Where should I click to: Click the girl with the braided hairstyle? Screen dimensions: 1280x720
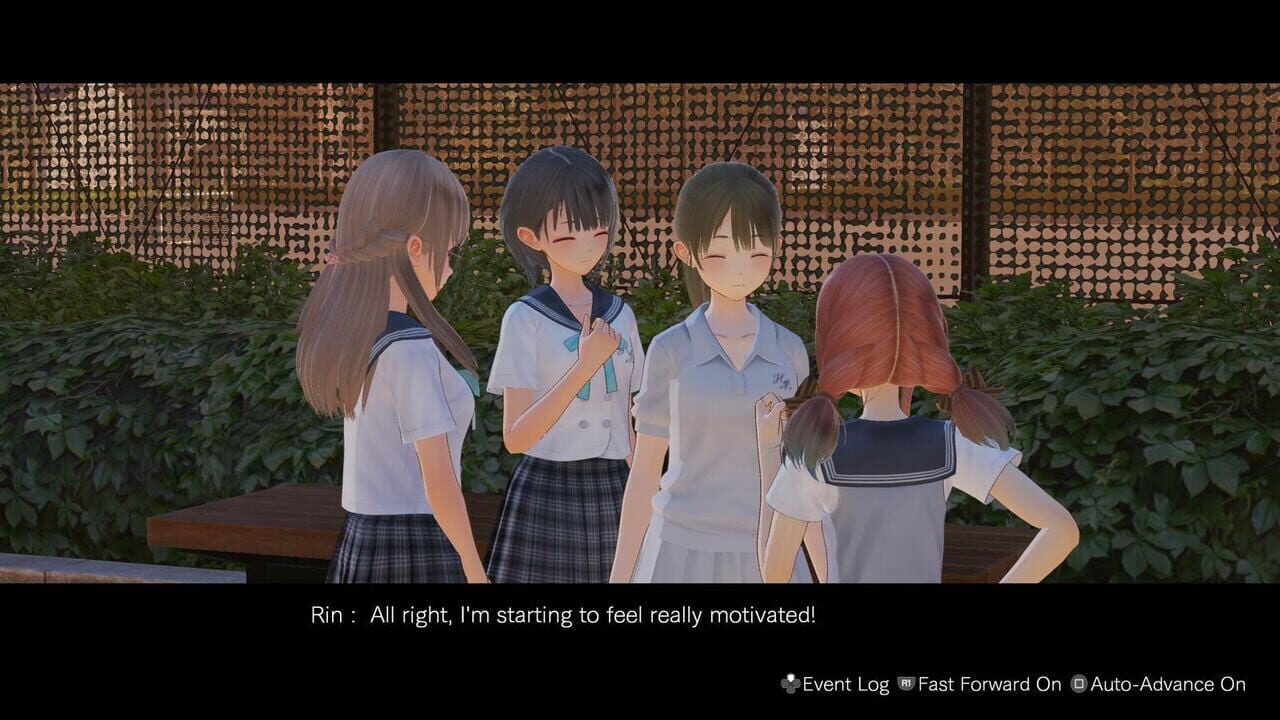coord(390,300)
